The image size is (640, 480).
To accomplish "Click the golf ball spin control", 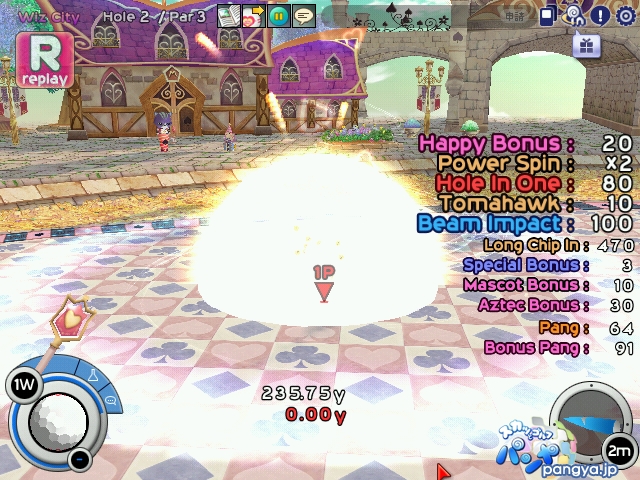I will (x=57, y=420).
